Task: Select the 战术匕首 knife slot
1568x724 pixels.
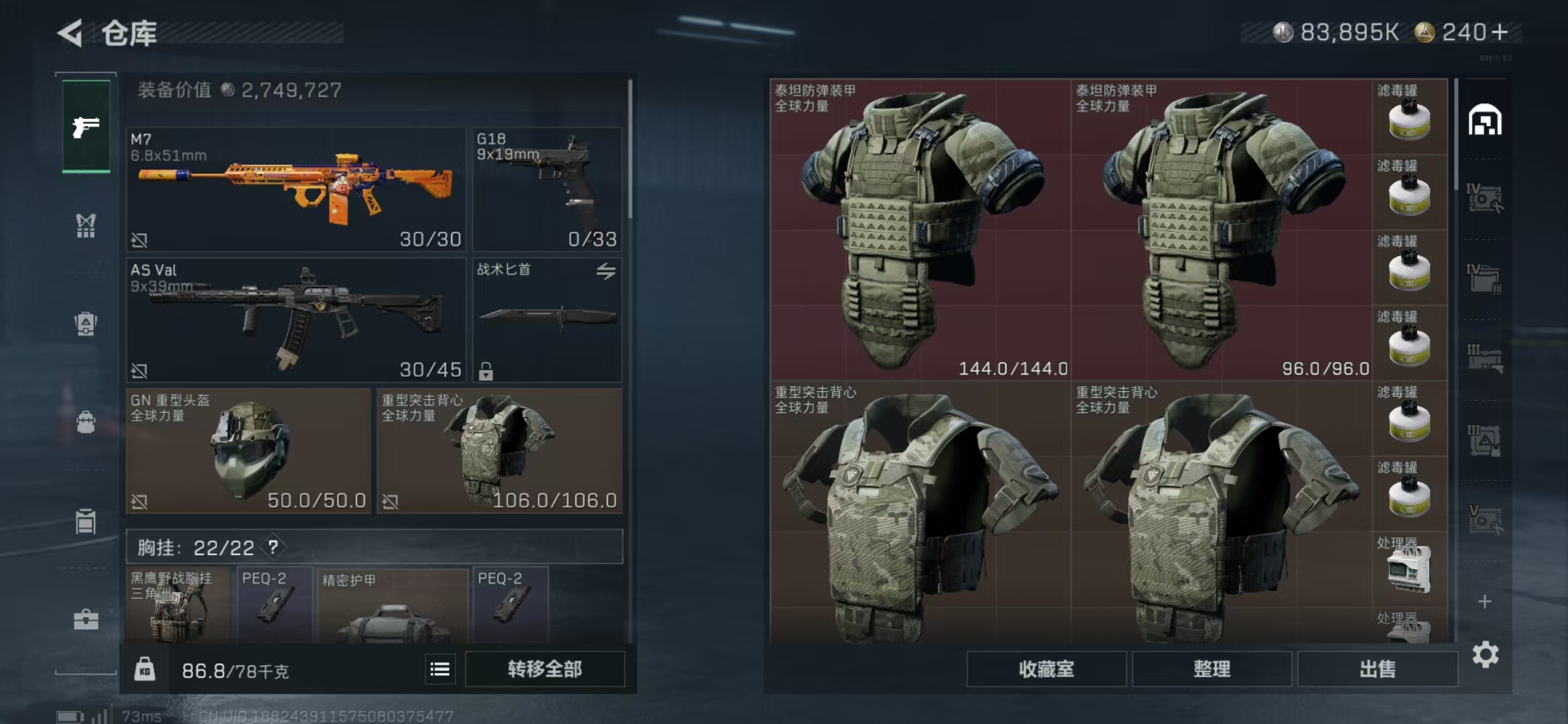Action: click(547, 320)
